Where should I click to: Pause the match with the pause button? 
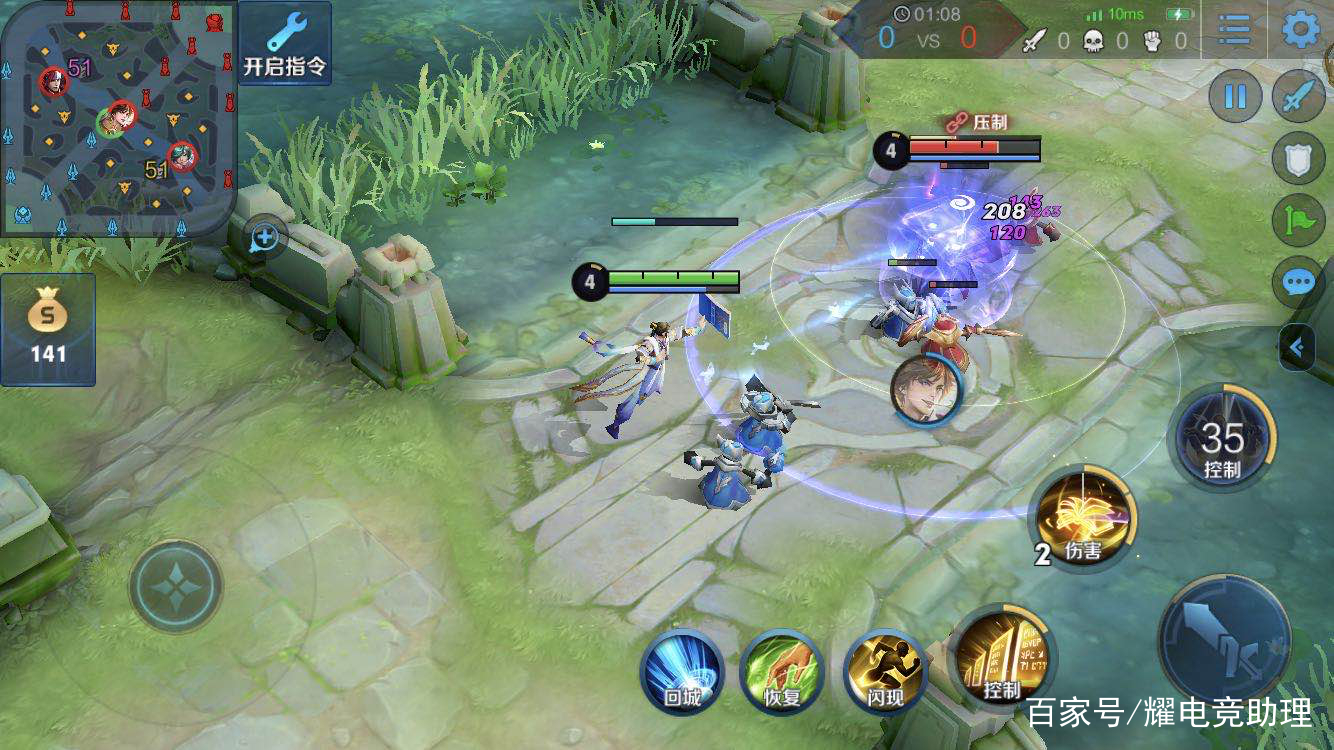coord(1236,97)
